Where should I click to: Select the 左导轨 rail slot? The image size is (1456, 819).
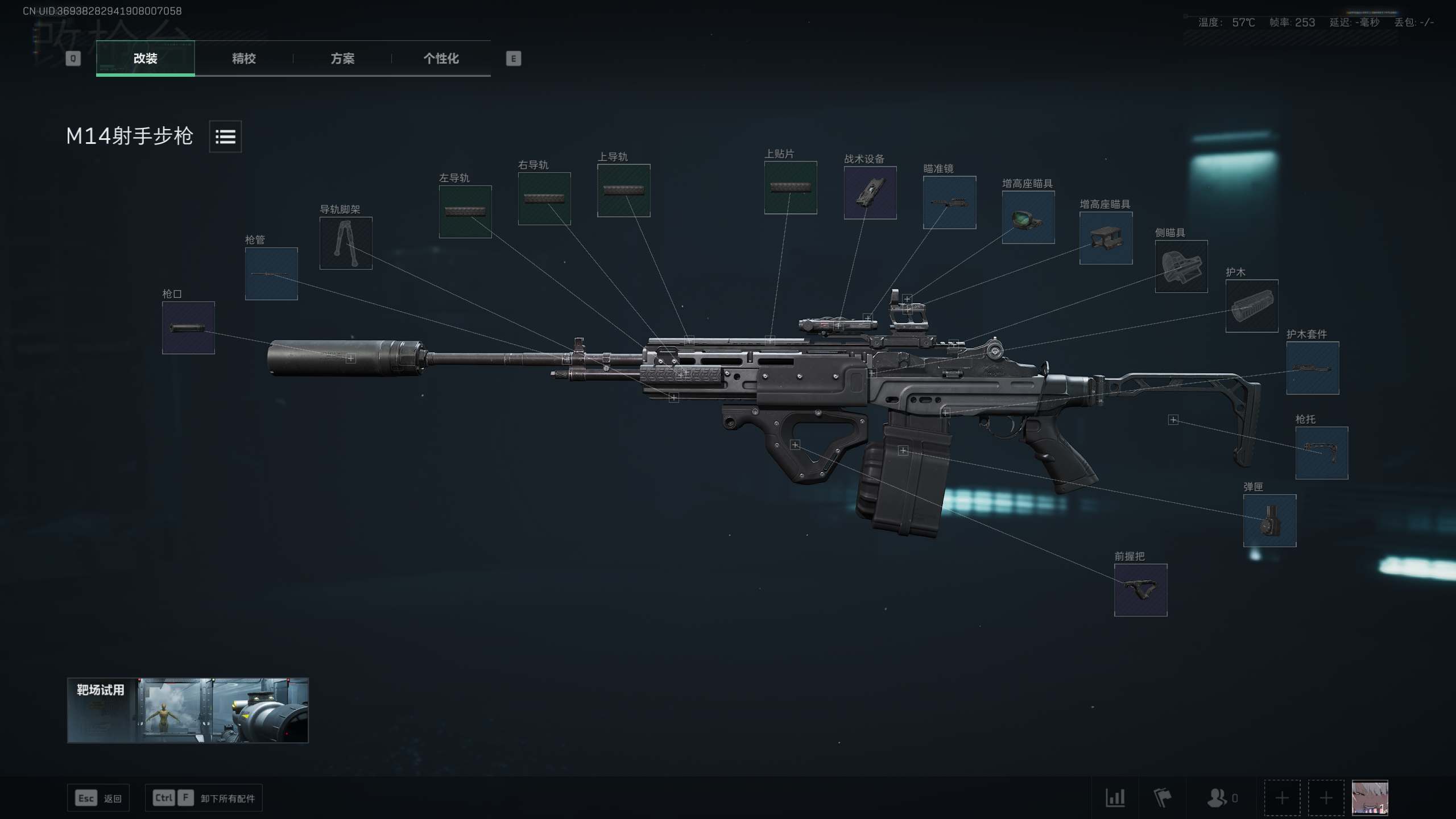click(x=465, y=212)
